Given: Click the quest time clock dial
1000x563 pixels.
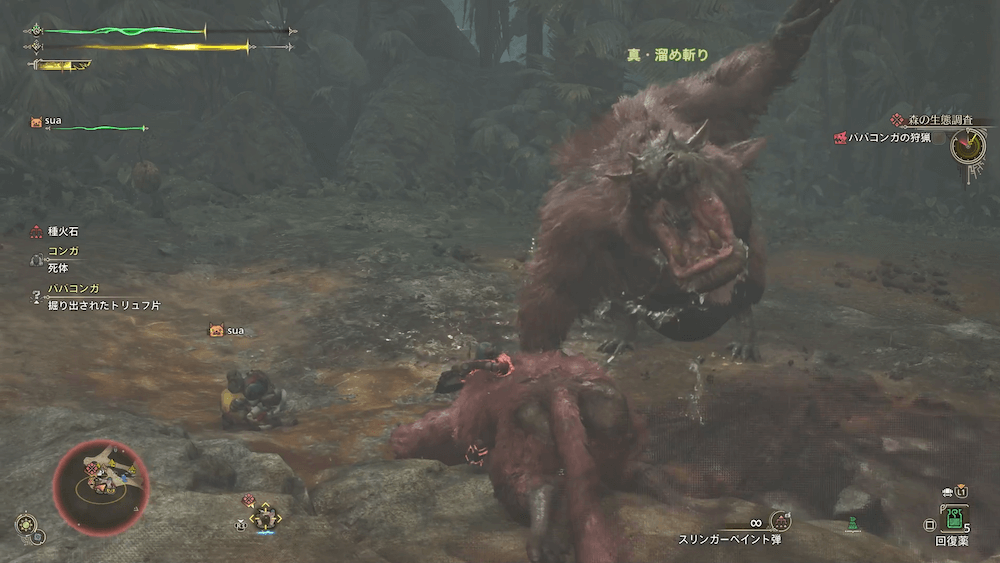Looking at the screenshot, I should 967,147.
